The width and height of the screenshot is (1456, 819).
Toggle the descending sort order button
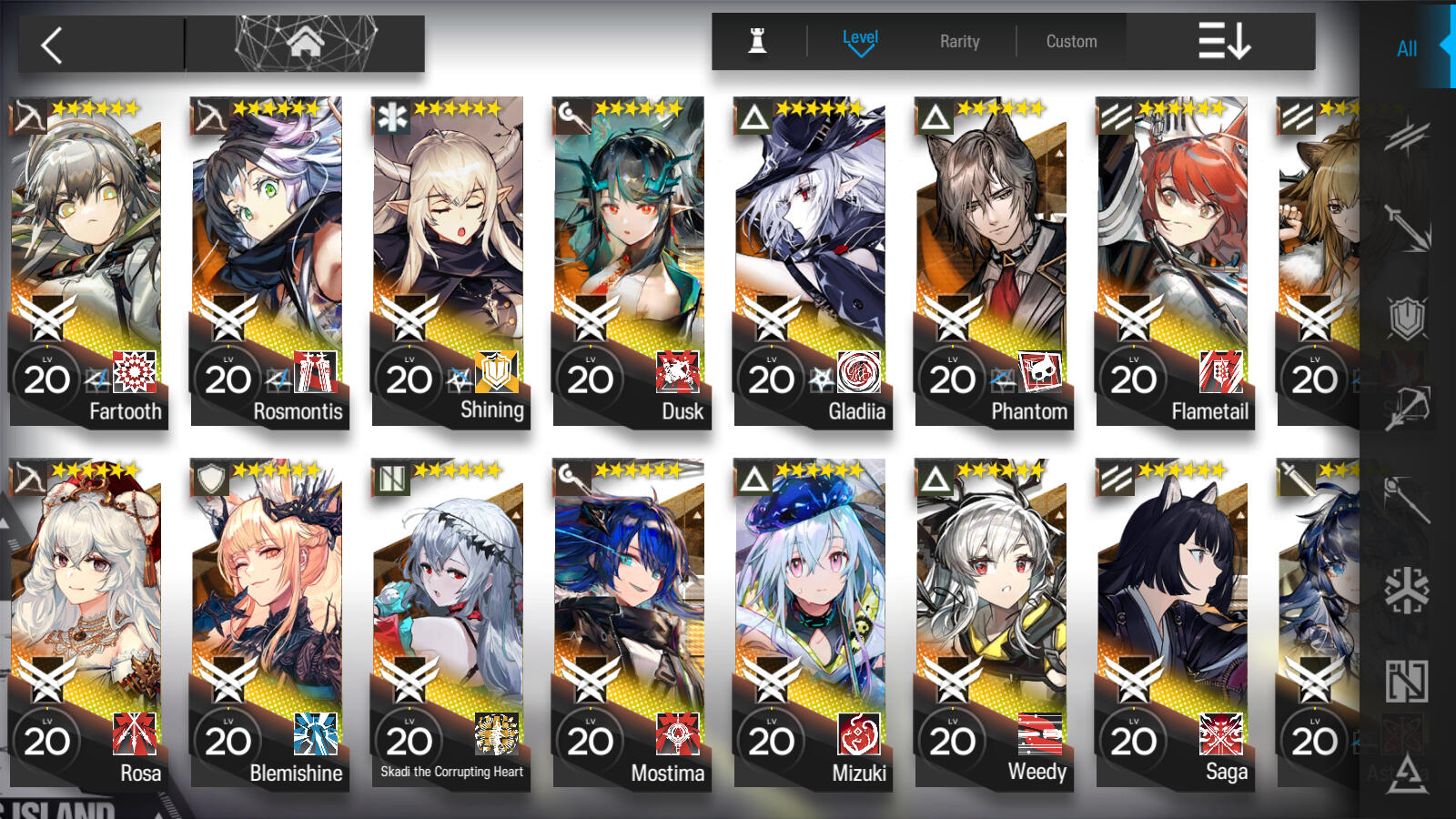click(x=1224, y=42)
